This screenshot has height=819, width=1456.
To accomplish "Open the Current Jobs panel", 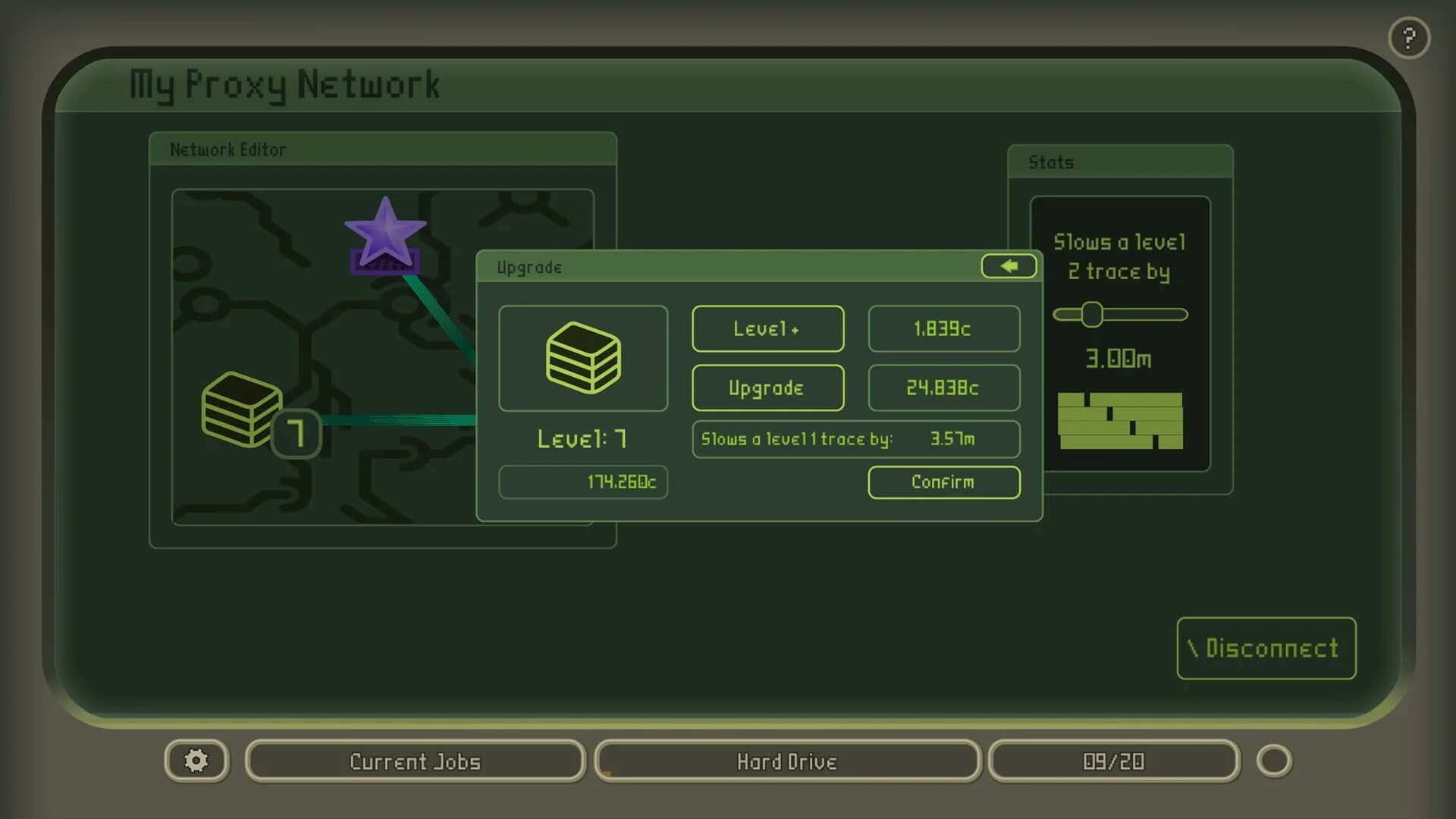I will [x=414, y=761].
